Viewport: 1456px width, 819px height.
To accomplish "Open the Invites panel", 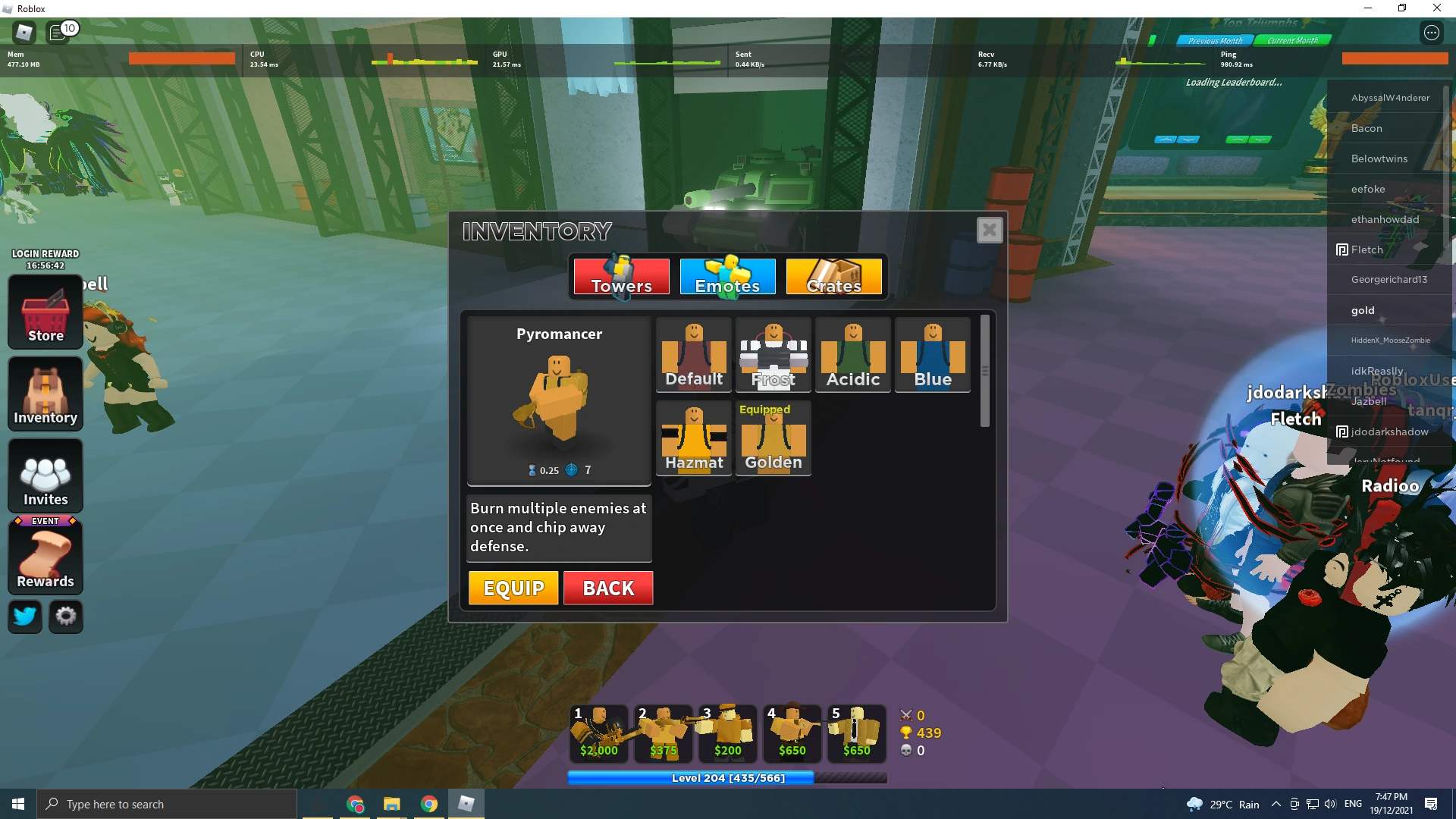I will coord(45,475).
